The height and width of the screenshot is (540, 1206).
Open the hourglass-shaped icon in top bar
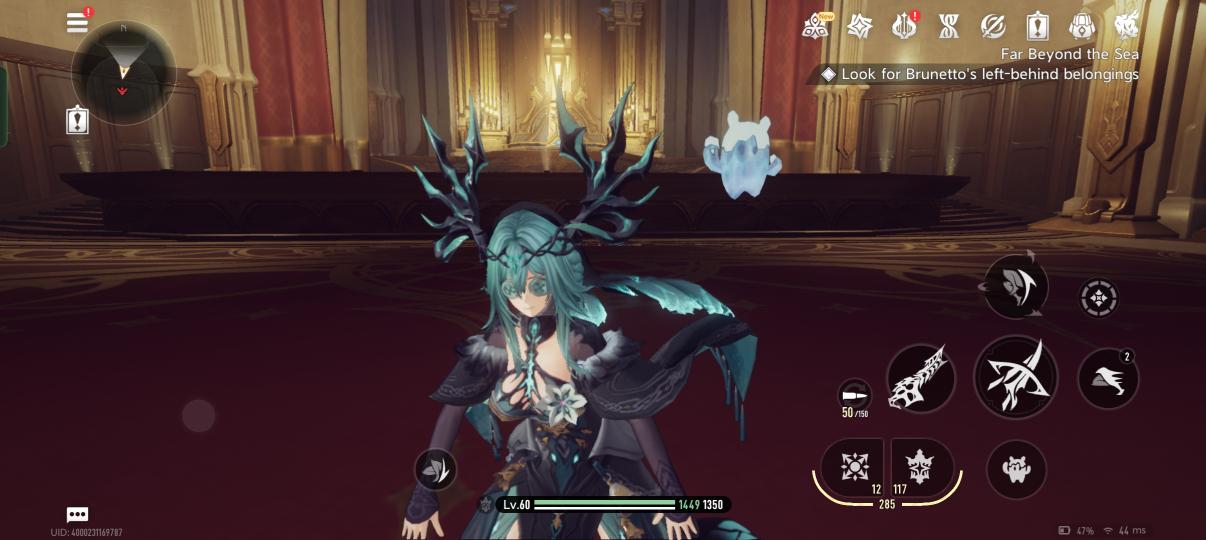pos(948,26)
